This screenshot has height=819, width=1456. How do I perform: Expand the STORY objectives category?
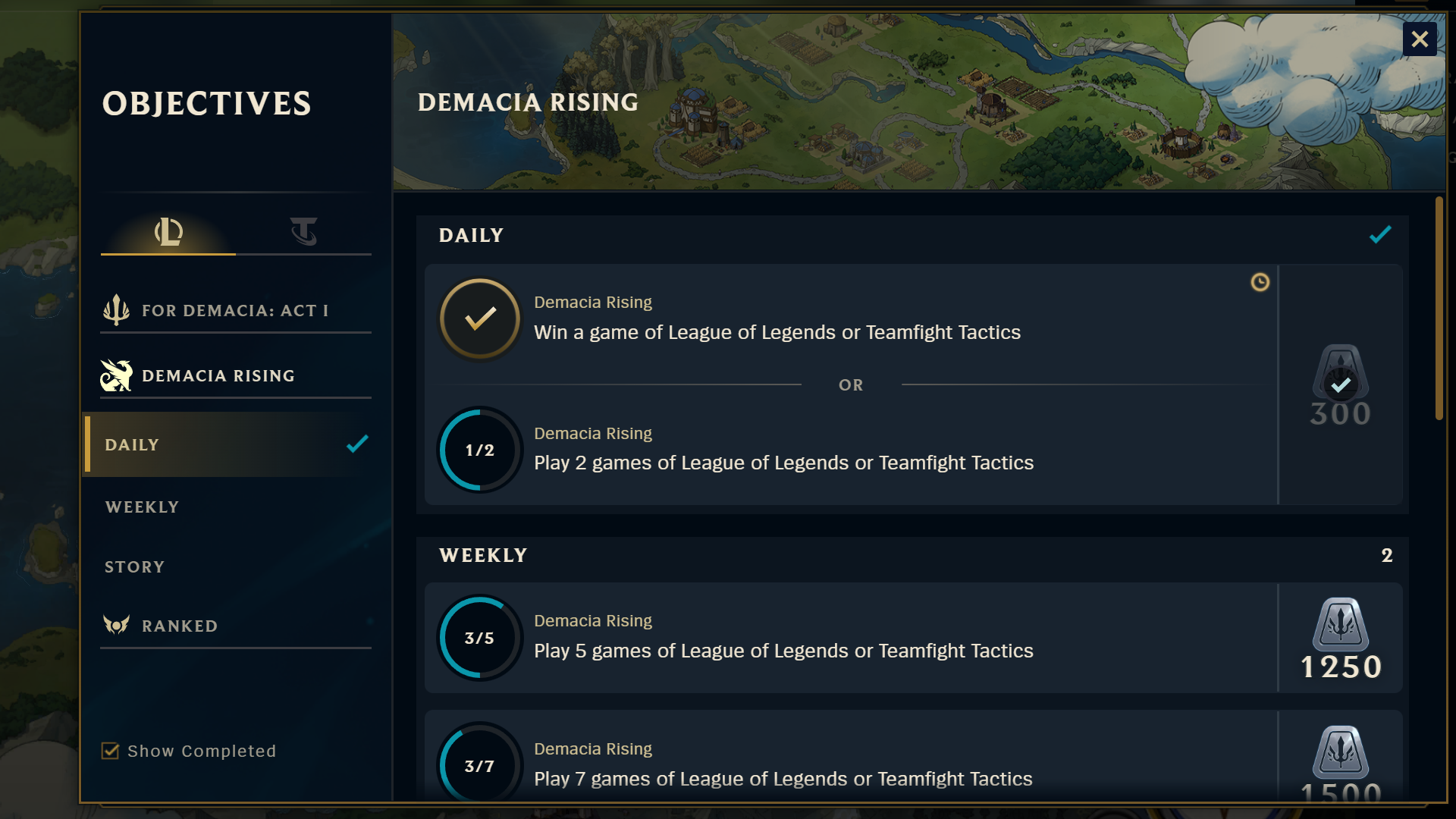(134, 566)
